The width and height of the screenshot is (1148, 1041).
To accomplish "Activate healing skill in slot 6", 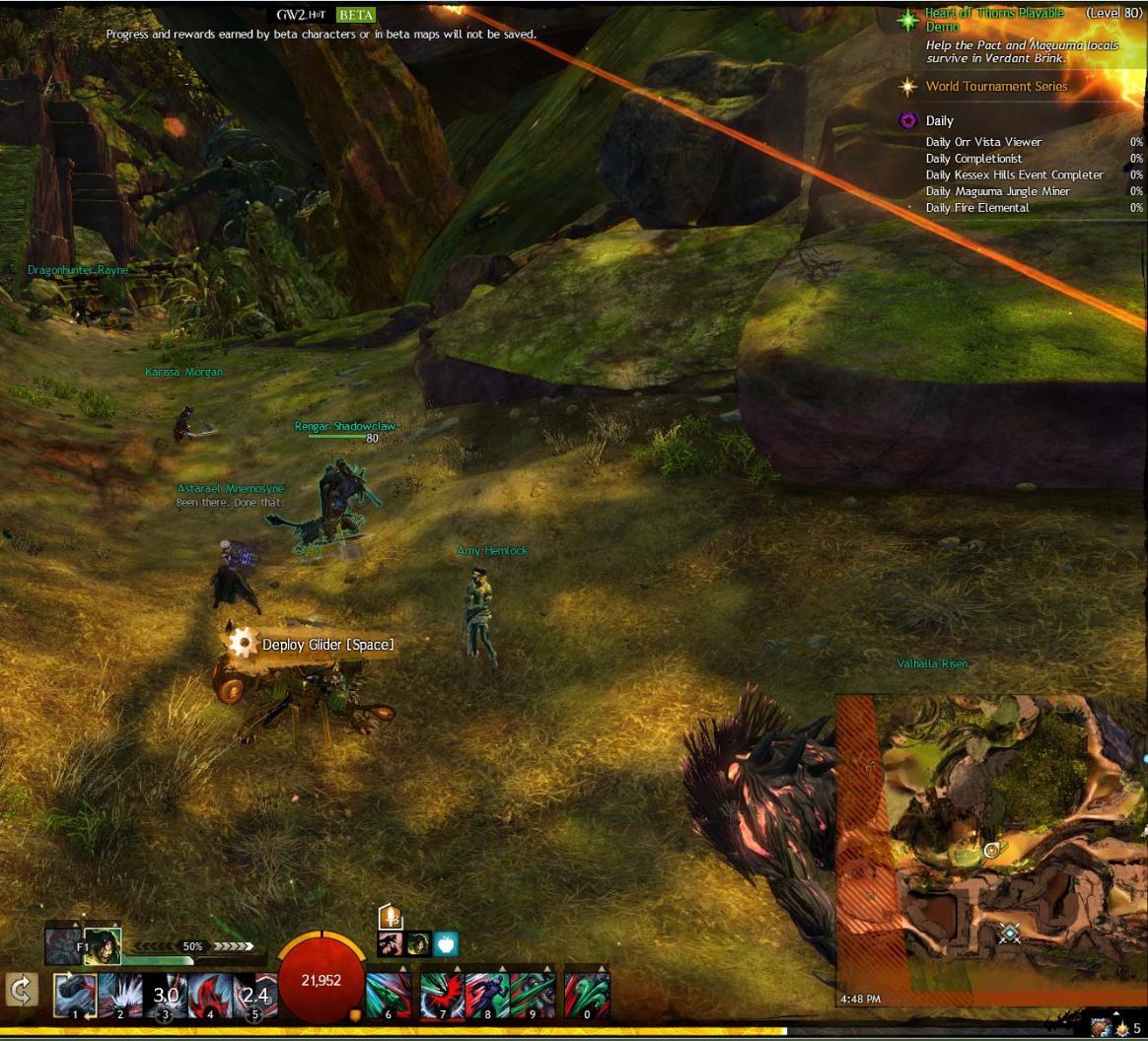I will (389, 996).
